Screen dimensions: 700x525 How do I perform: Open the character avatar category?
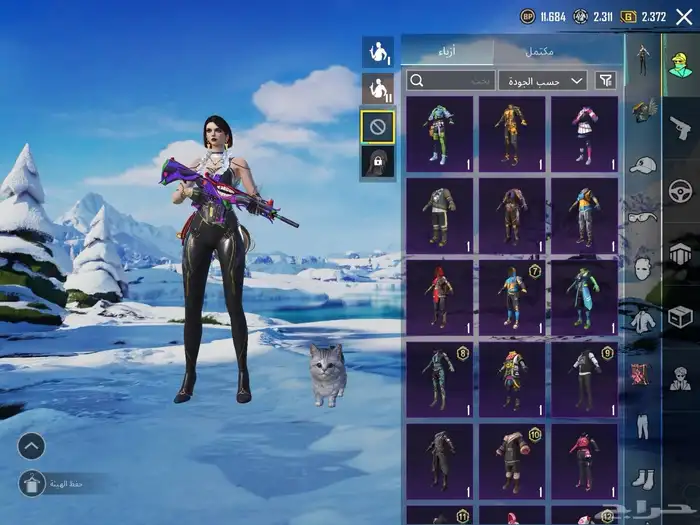pyautogui.click(x=680, y=62)
